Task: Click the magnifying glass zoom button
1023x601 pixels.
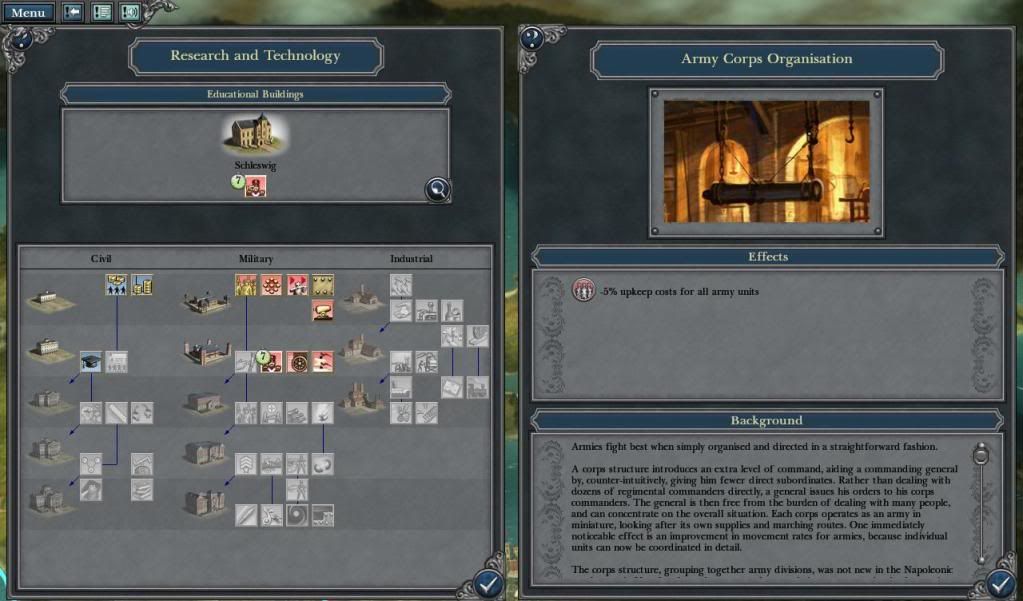Action: [436, 188]
